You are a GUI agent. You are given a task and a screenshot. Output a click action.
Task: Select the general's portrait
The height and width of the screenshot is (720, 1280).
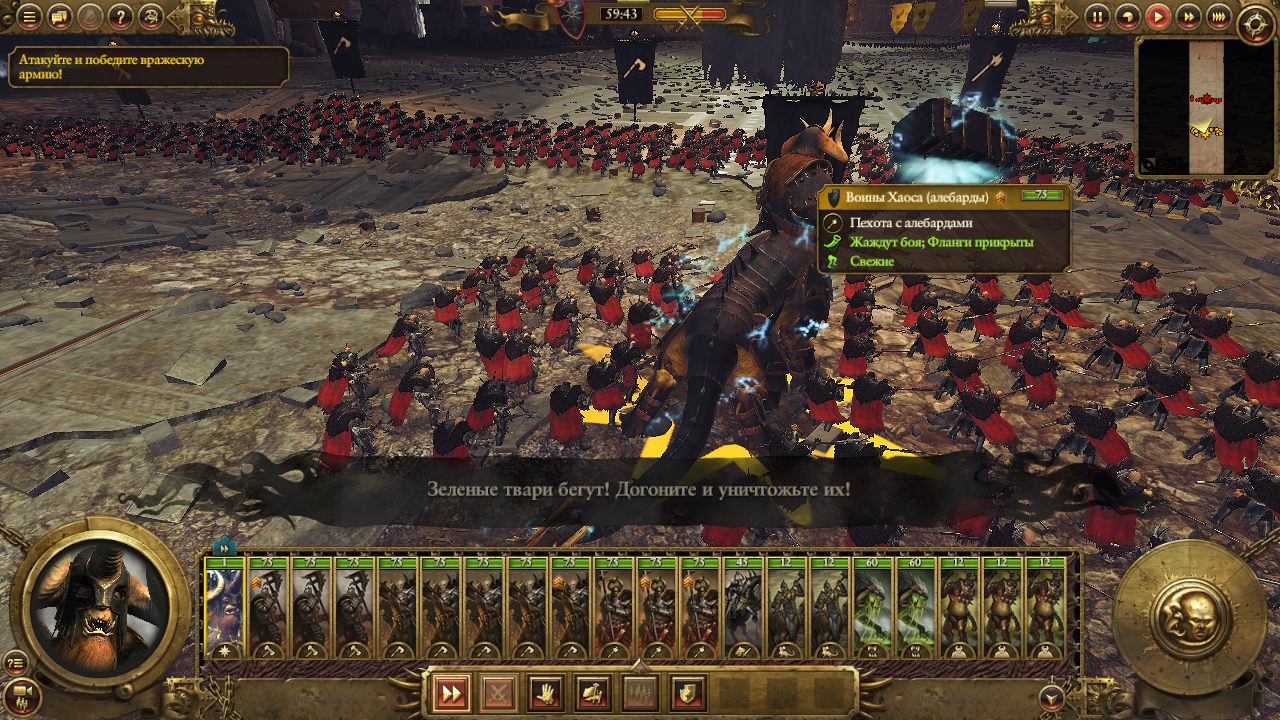pyautogui.click(x=100, y=607)
